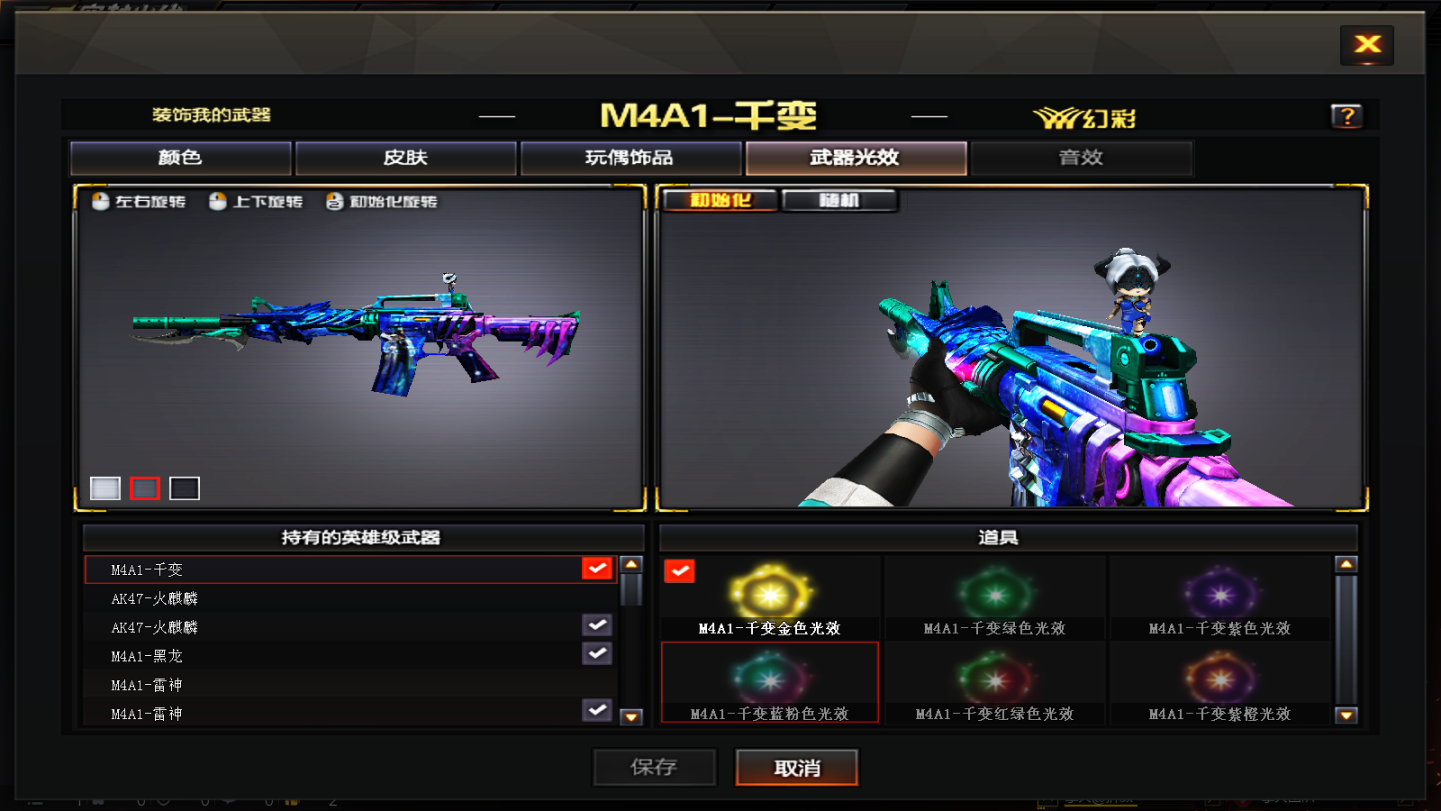Choose the black background swatch
The image size is (1441, 811).
[184, 488]
